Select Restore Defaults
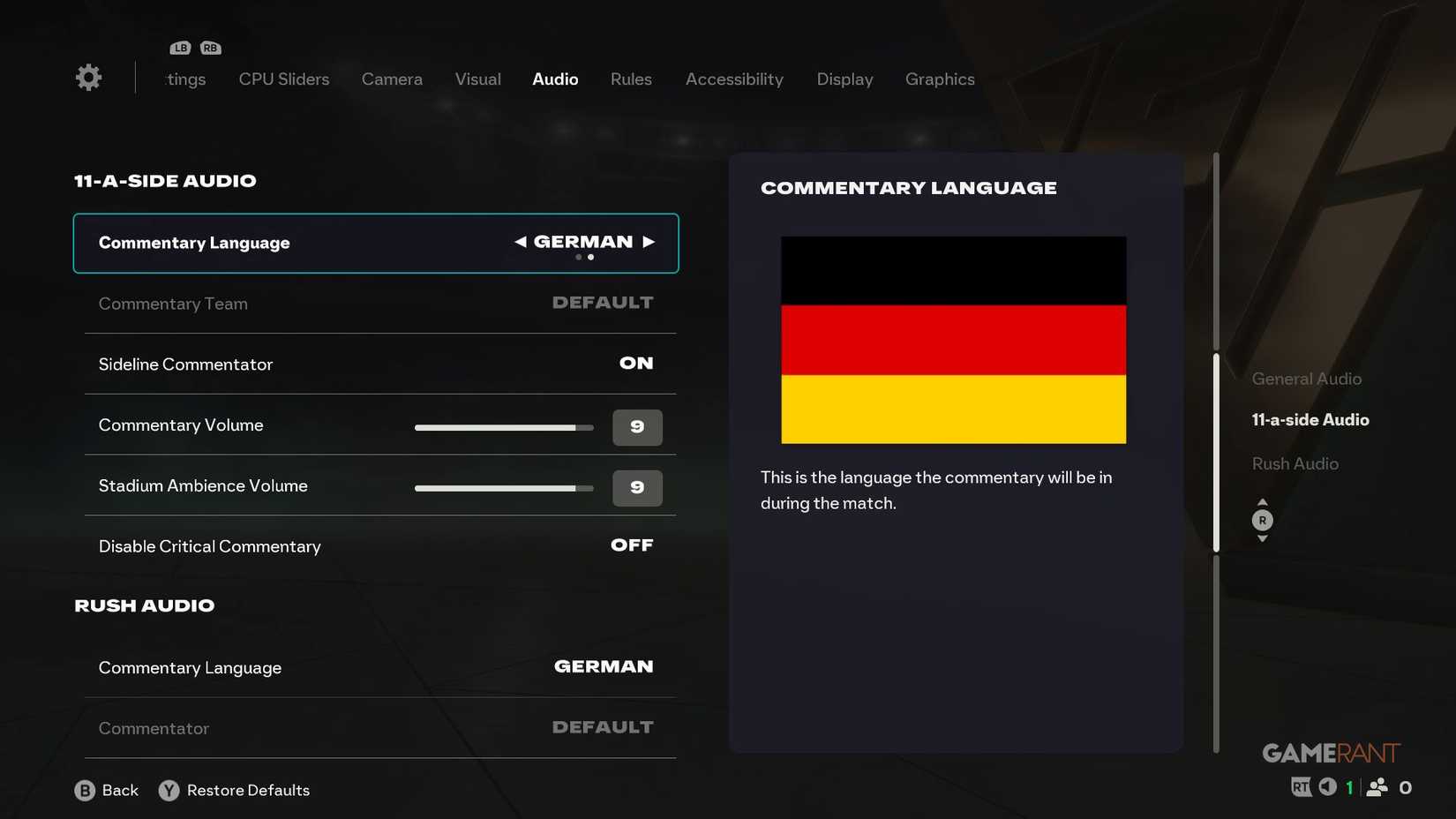 pos(248,790)
